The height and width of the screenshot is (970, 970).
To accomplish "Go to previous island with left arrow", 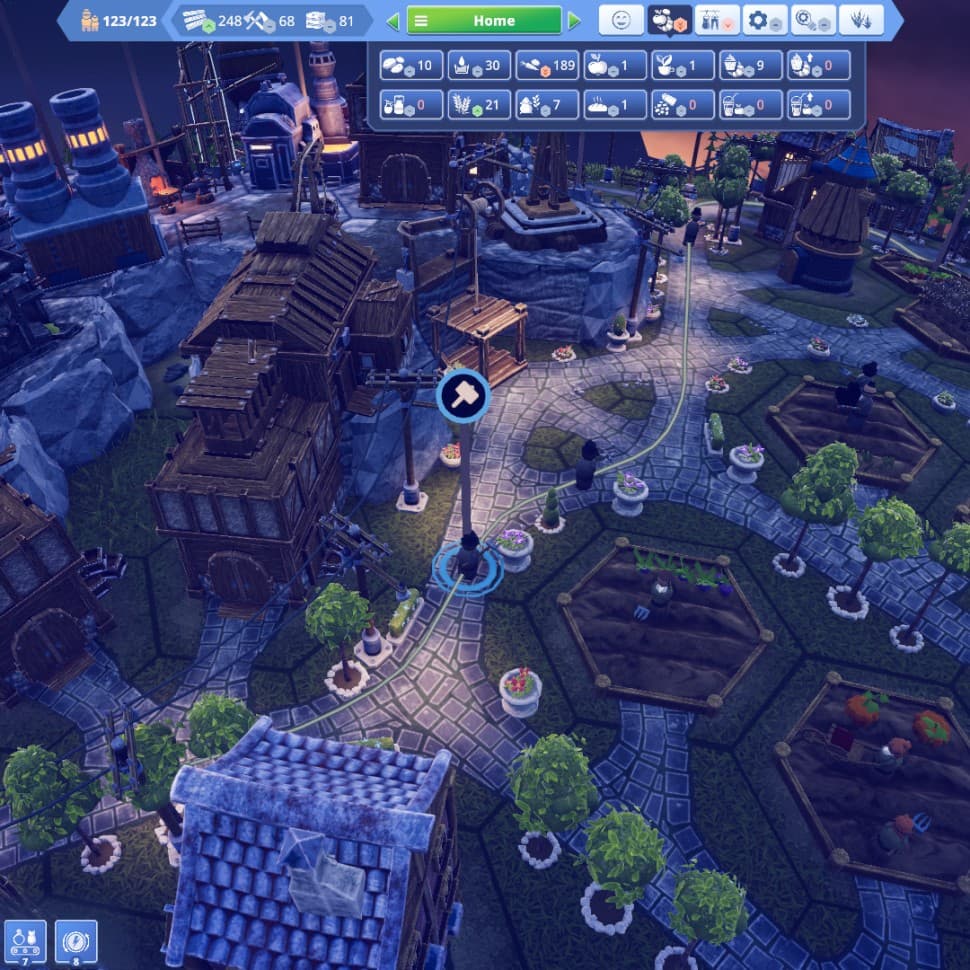I will pos(393,21).
